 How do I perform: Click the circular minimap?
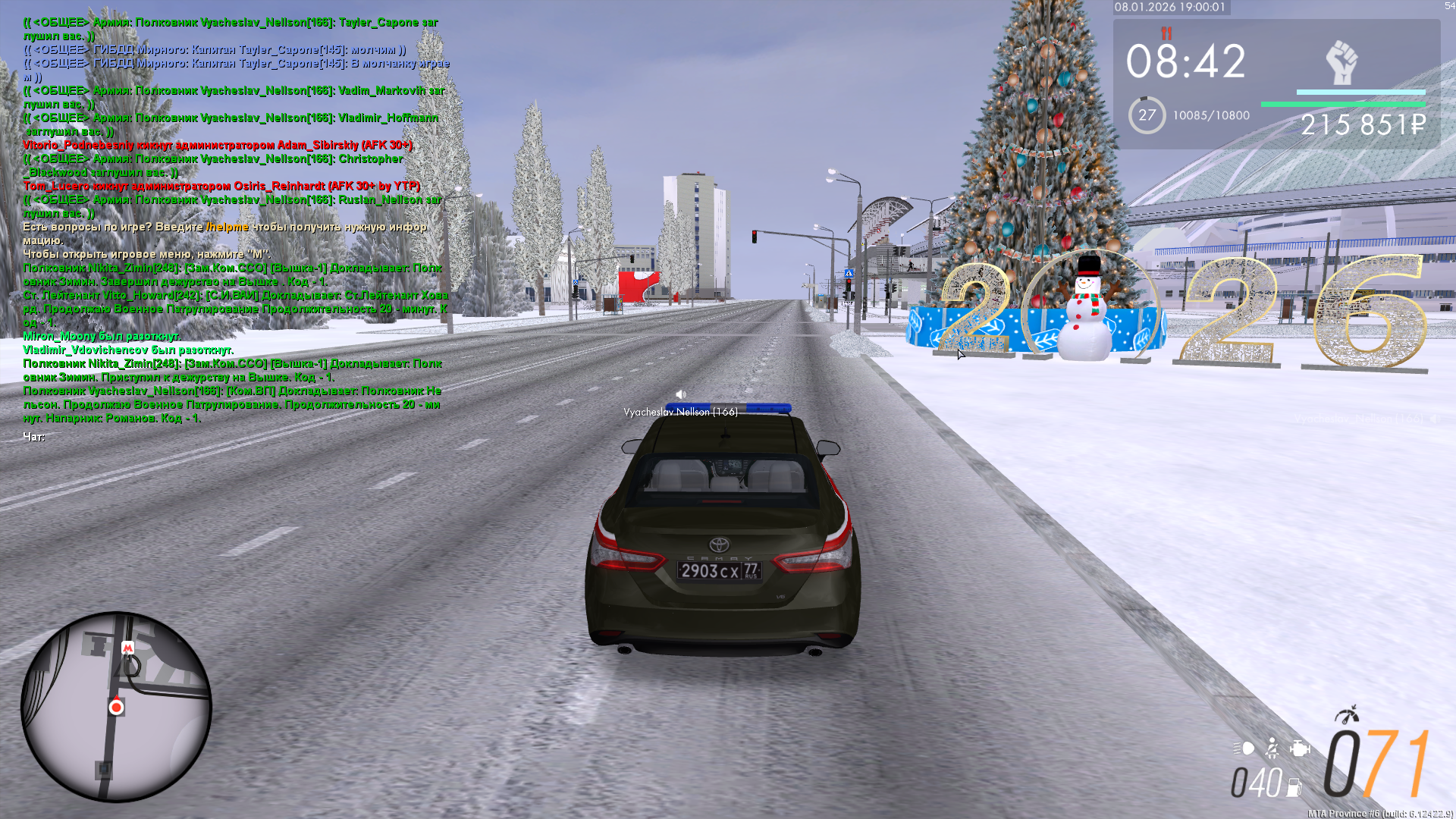point(116,707)
